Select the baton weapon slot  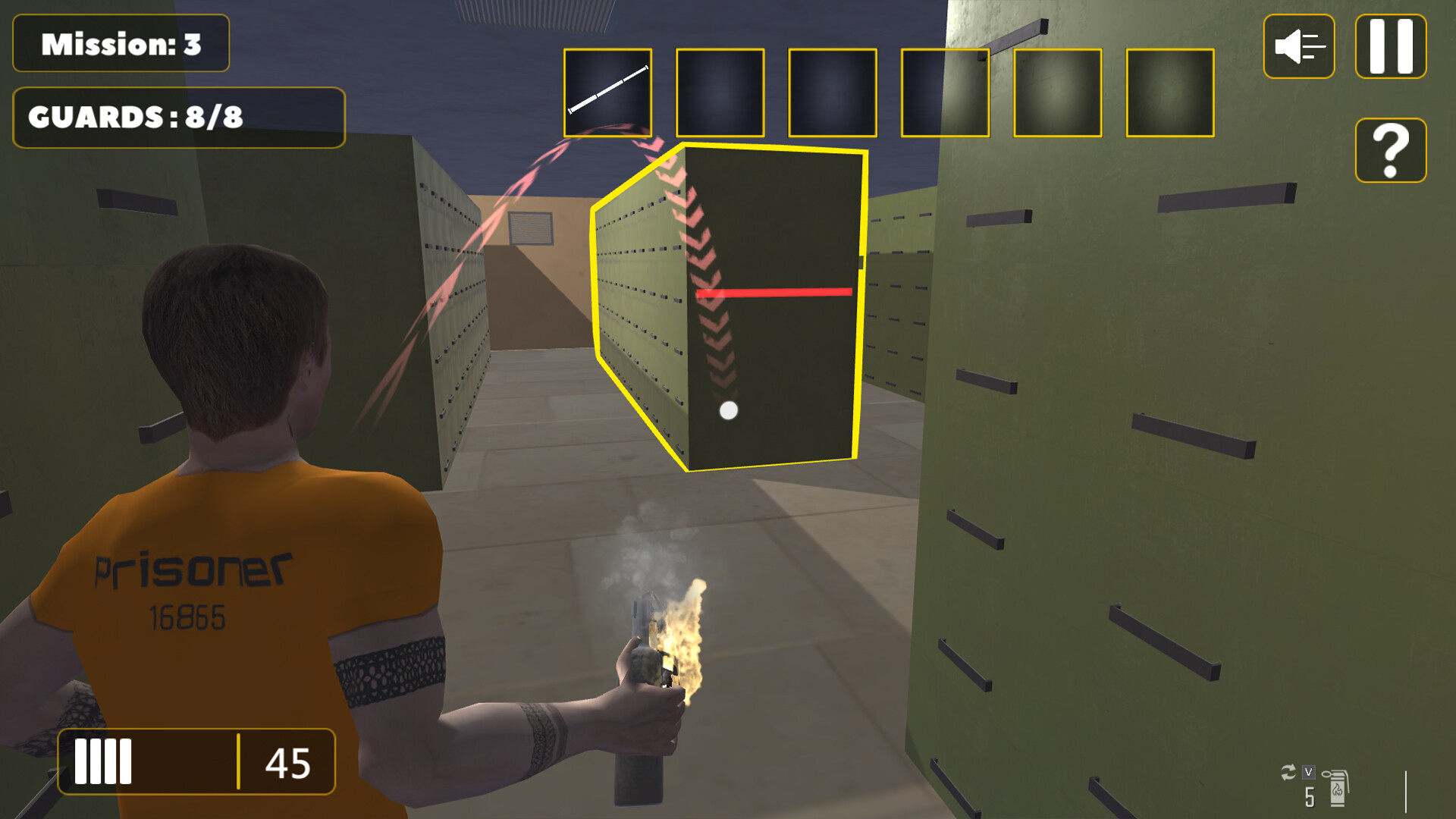coord(607,94)
